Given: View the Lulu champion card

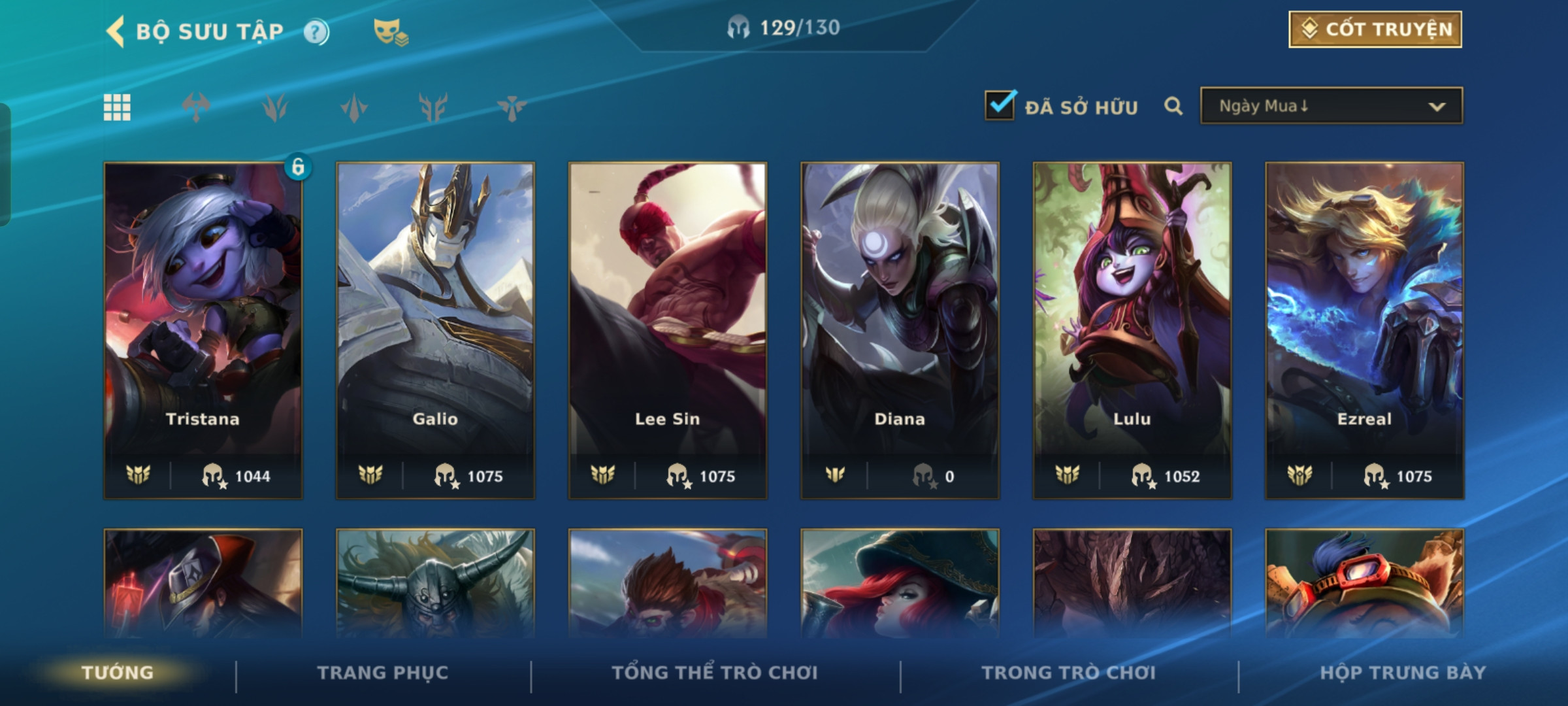Looking at the screenshot, I should pos(1132,330).
